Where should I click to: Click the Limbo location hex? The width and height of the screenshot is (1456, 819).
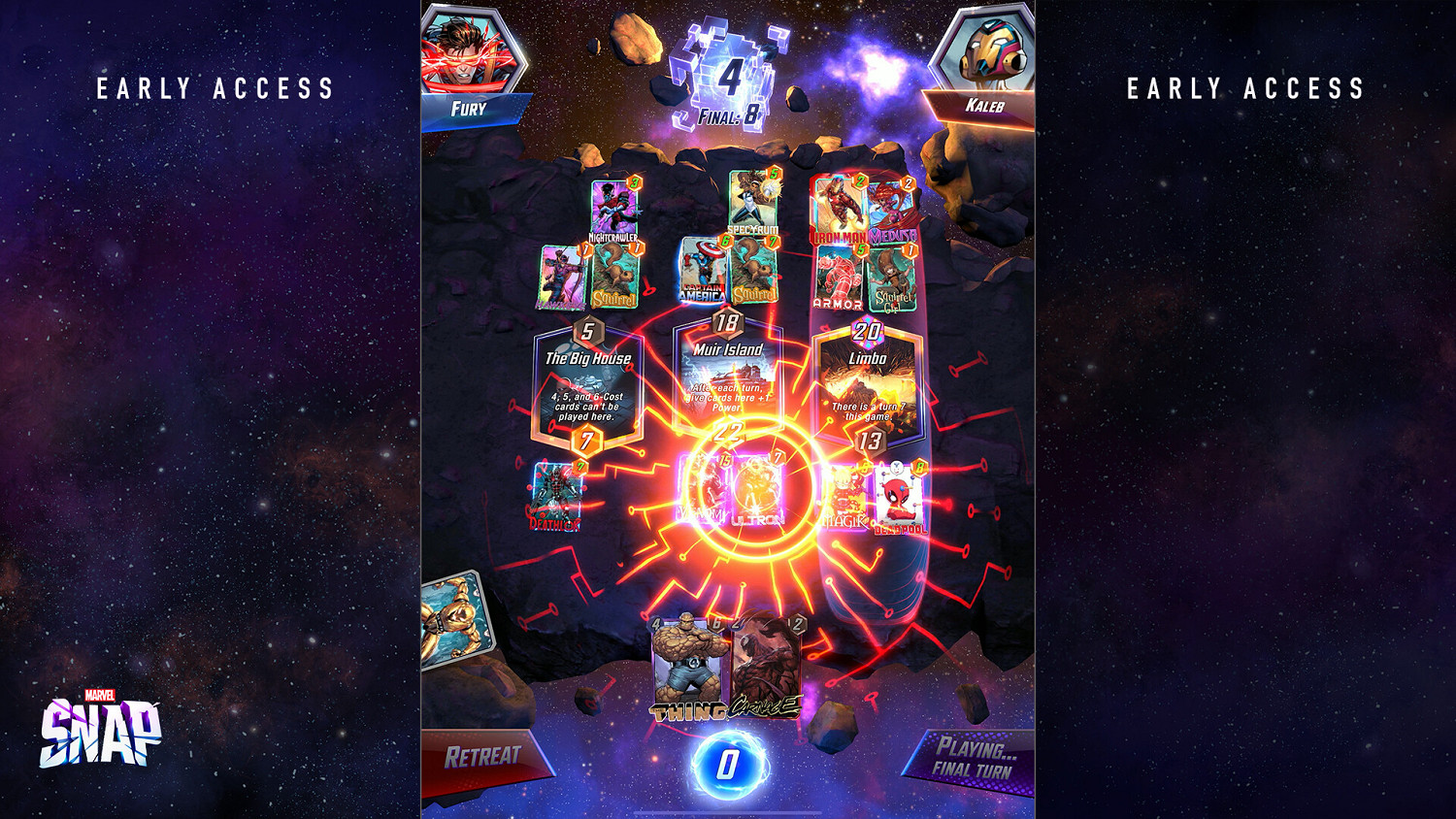(x=869, y=378)
